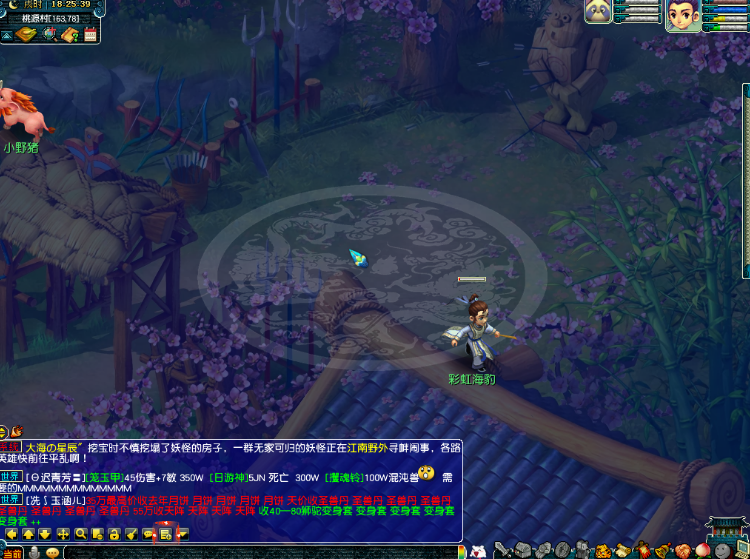Image resolution: width=750 pixels, height=559 pixels.
Task: Click the peach icon in bottom bar
Action: tap(702, 550)
